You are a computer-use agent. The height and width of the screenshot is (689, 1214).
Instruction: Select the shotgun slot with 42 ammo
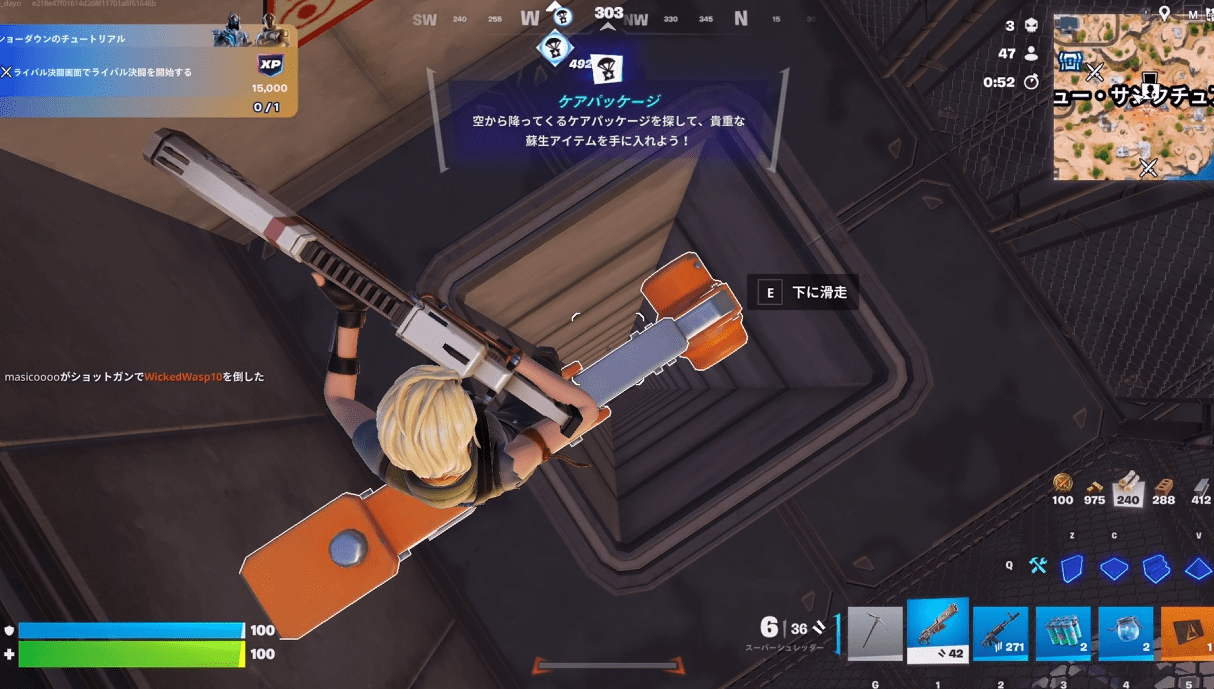(938, 631)
